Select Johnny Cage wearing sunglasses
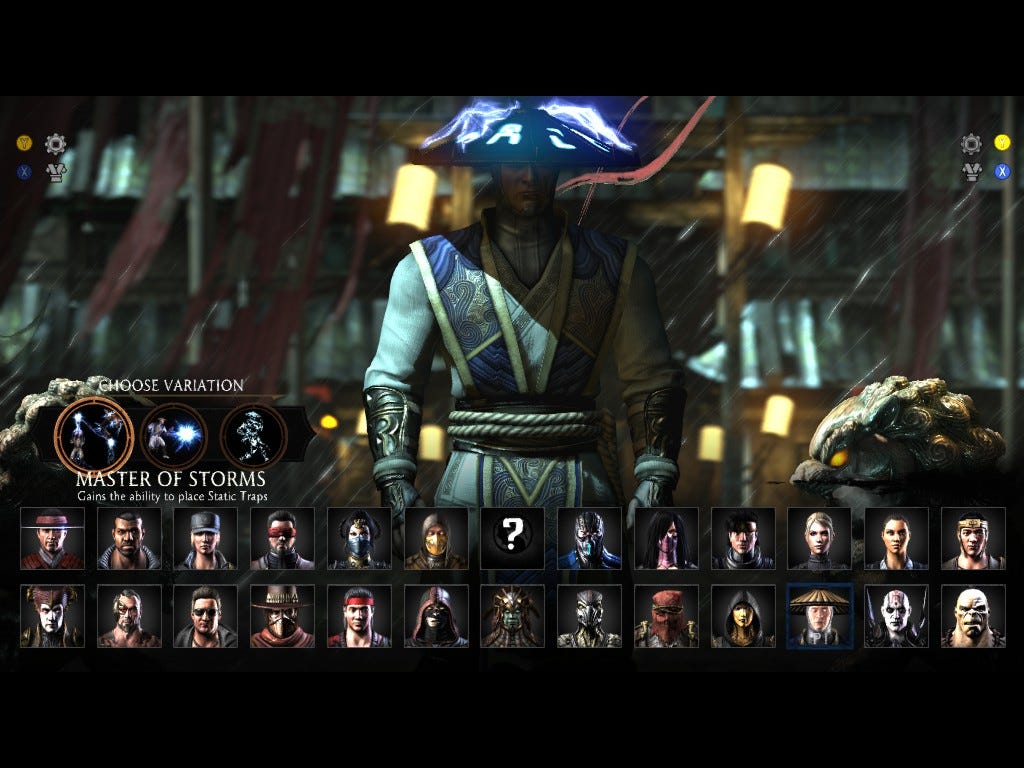Screen dimensions: 1024x768 click(206, 616)
